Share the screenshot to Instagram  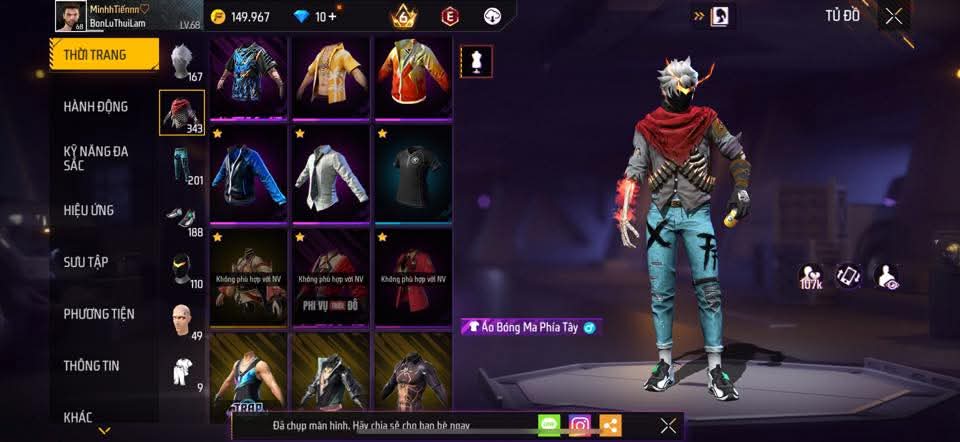pos(580,425)
